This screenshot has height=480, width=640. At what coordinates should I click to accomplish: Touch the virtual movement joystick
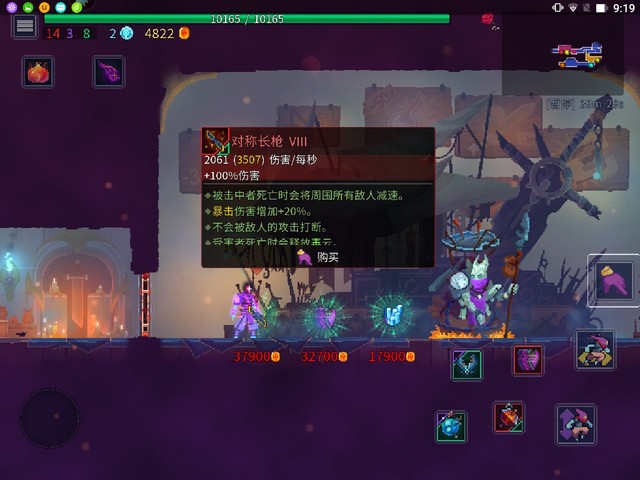click(x=50, y=417)
